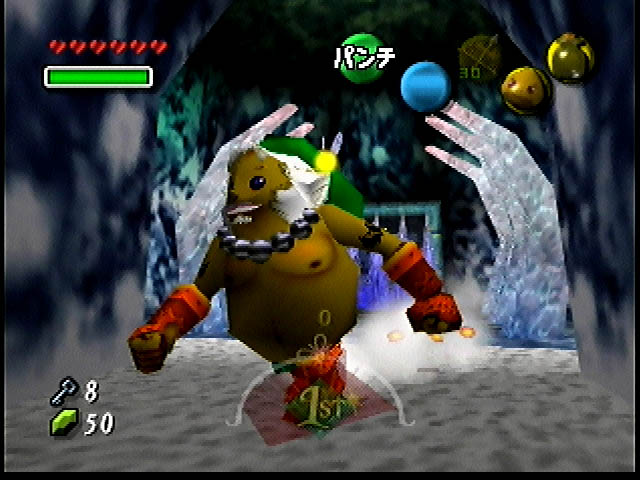Select the green パンチ punch button
Screen dimensions: 640x480
click(362, 56)
